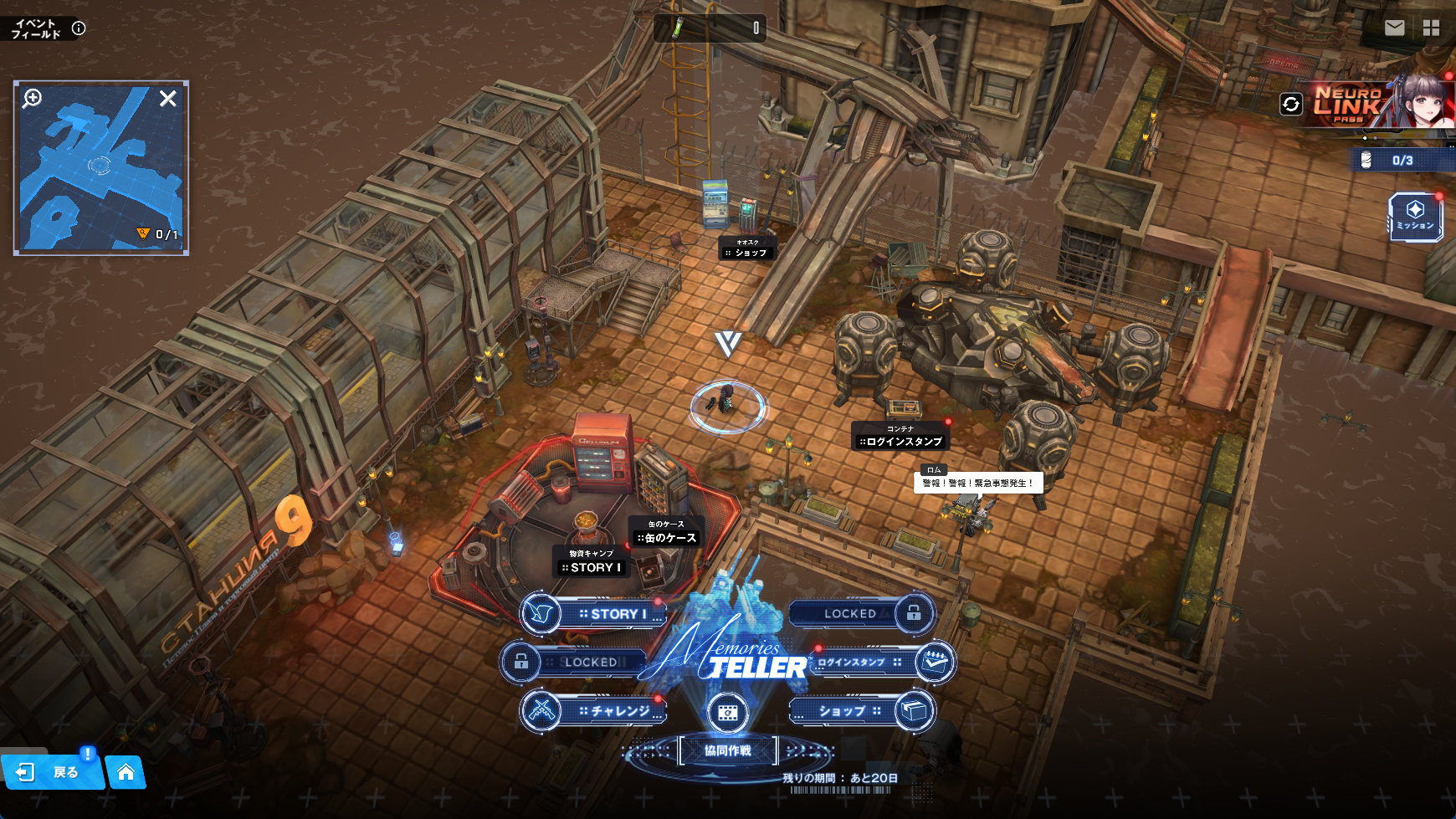Return to the home screen
Screen dimensions: 1456x819
126,772
